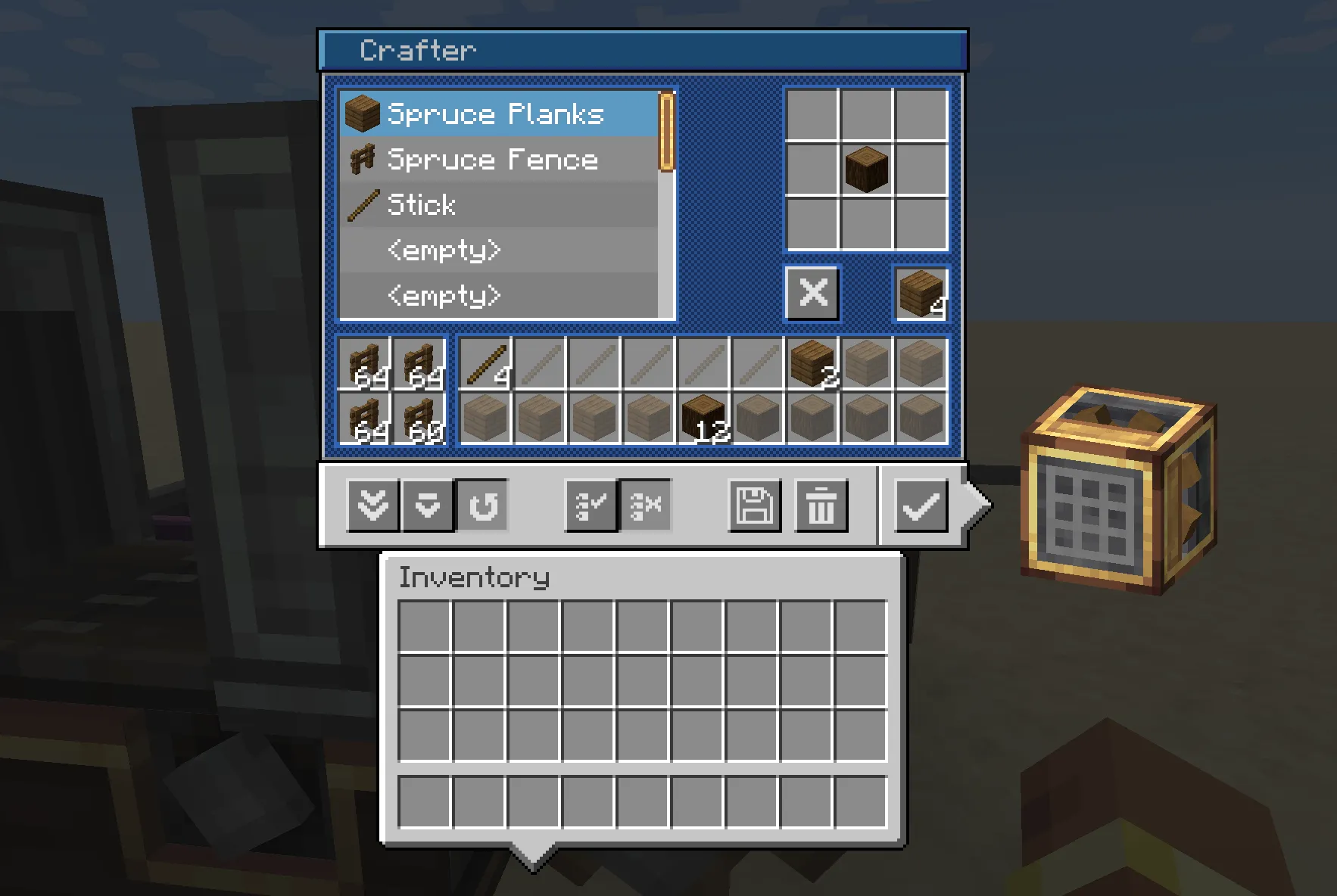1337x896 pixels.
Task: Click the trash can delete recipe icon
Action: [x=821, y=506]
